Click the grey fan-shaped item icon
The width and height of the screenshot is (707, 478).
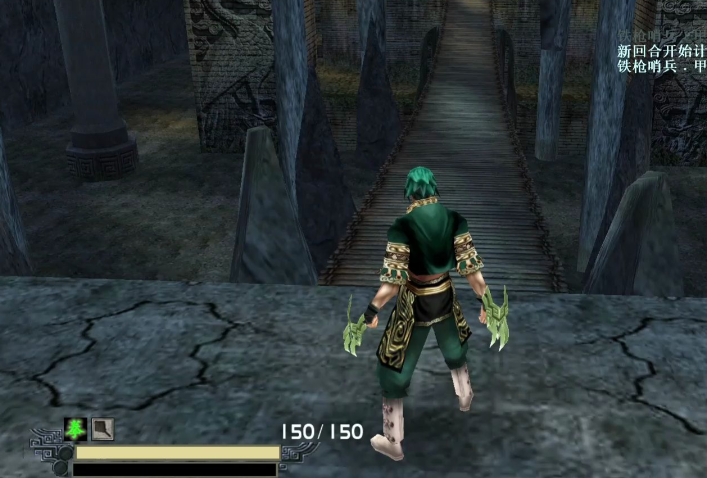coord(102,429)
